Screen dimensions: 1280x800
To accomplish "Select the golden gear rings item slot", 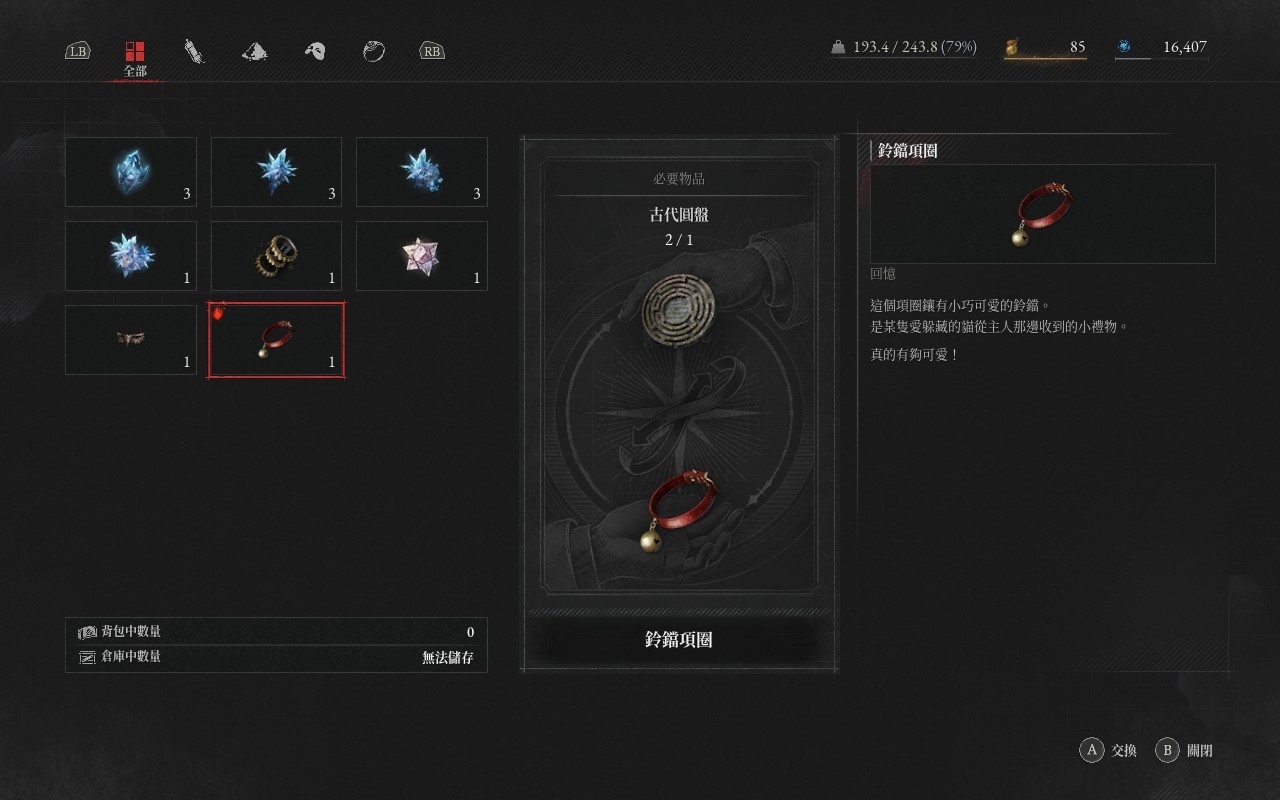I will (276, 256).
